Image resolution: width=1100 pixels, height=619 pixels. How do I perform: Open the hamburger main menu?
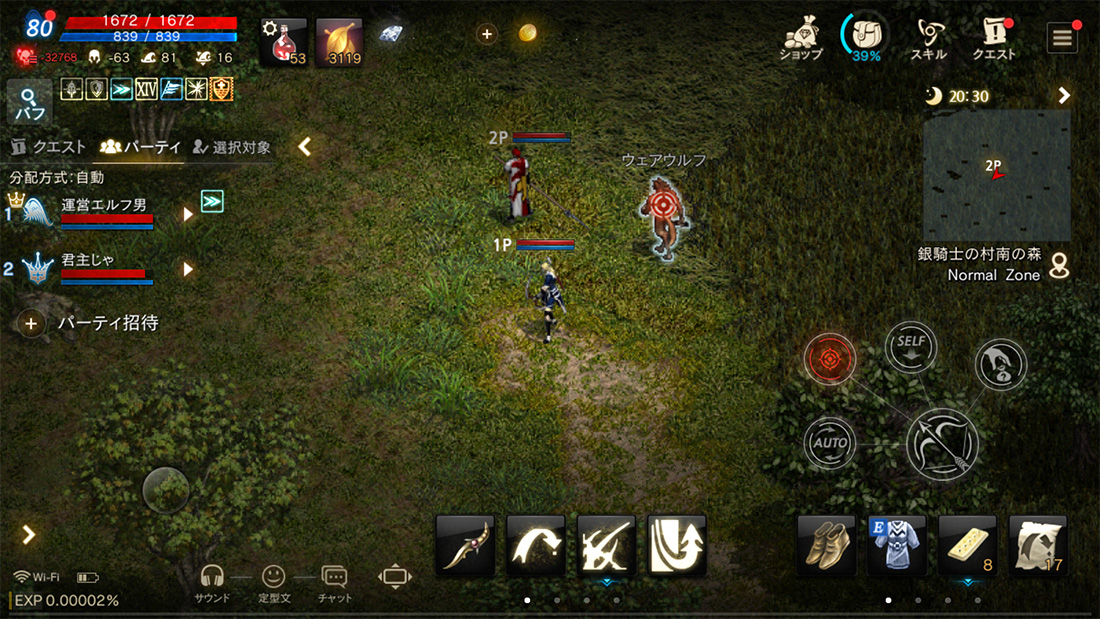(1062, 38)
